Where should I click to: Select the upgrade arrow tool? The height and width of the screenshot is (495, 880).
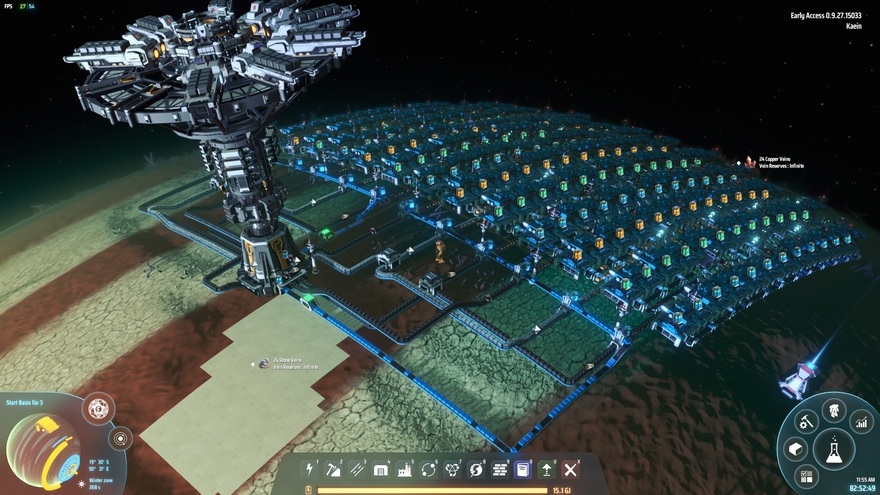click(x=547, y=469)
